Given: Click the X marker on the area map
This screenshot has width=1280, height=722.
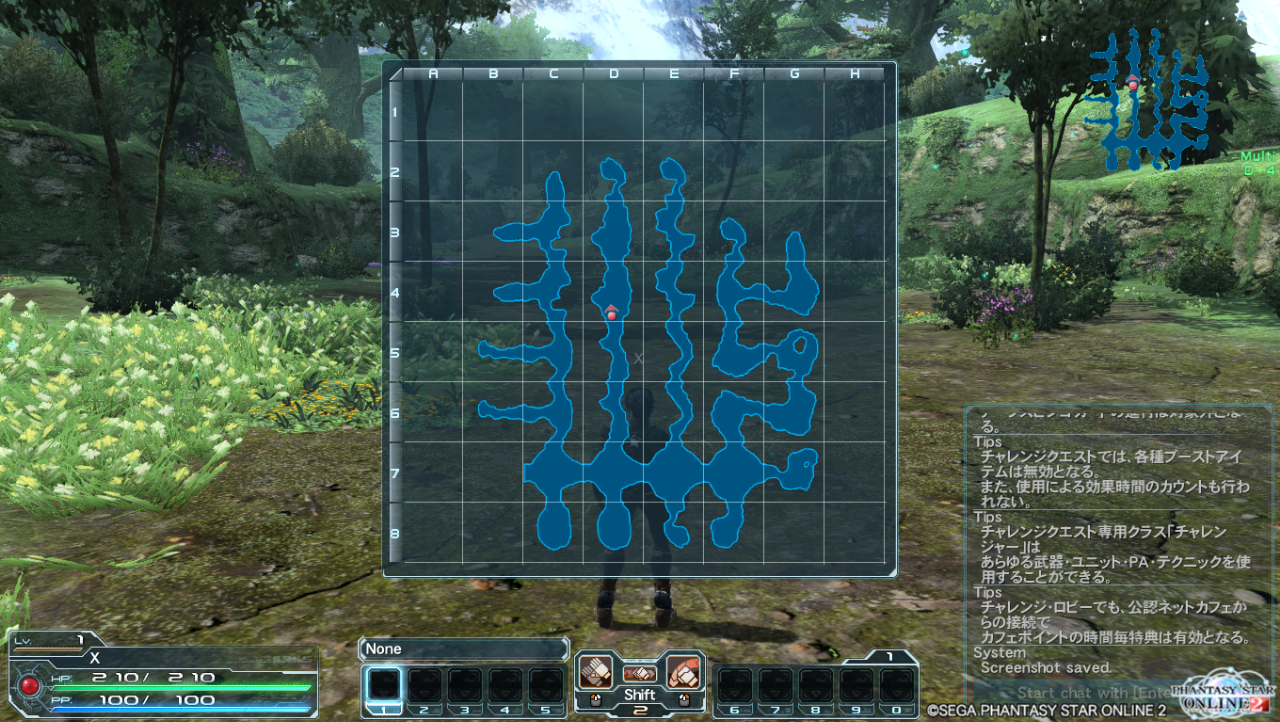Looking at the screenshot, I should [639, 357].
